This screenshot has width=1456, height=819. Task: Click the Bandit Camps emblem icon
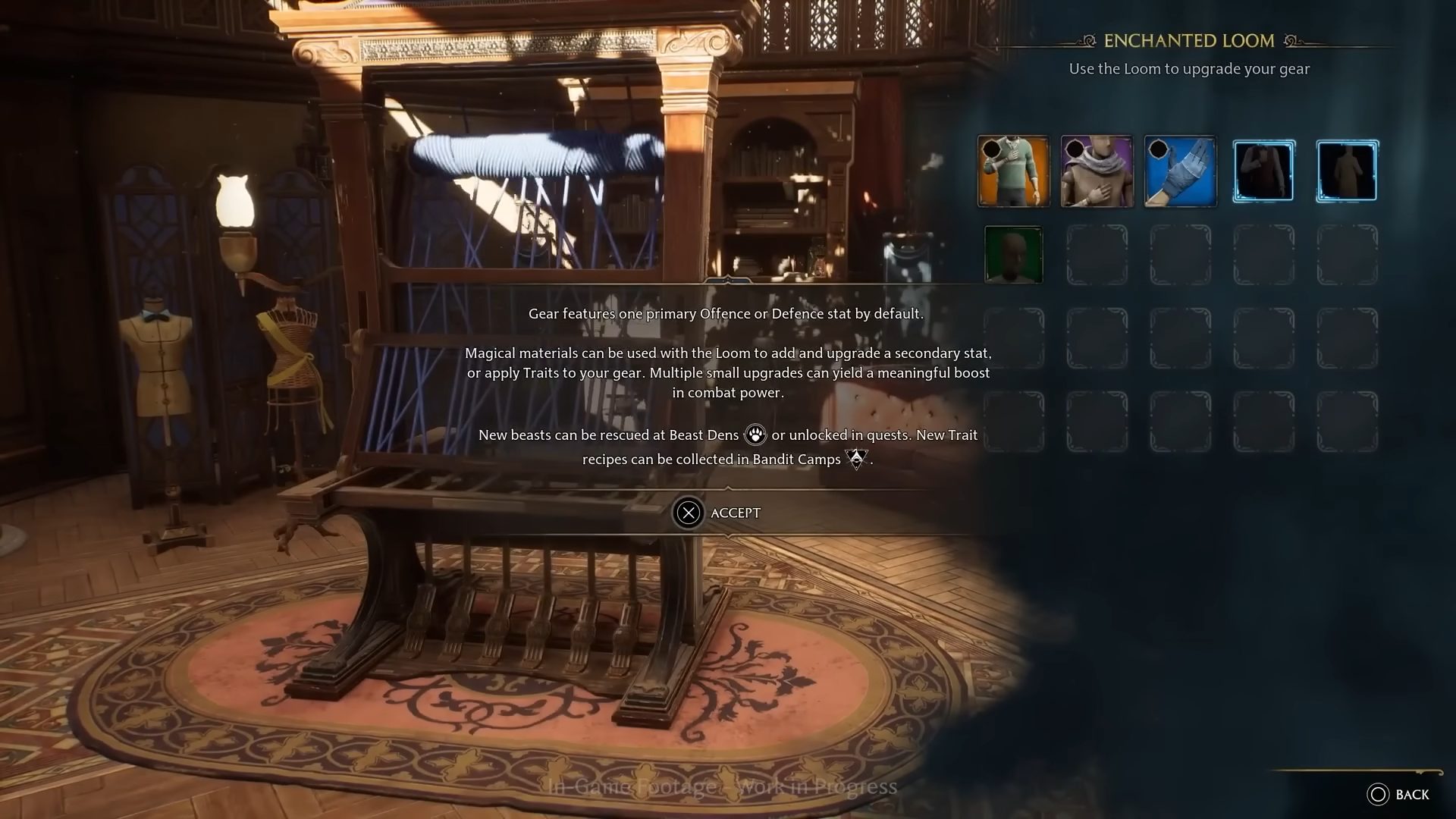coord(856,459)
